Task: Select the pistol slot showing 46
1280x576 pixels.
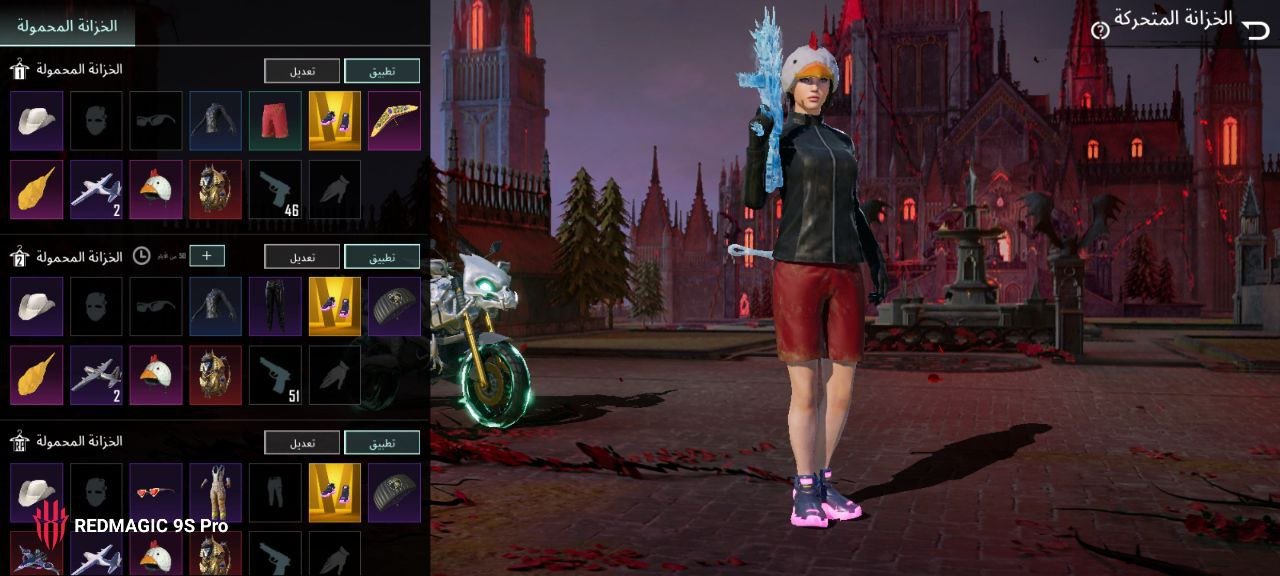Action: click(x=275, y=190)
